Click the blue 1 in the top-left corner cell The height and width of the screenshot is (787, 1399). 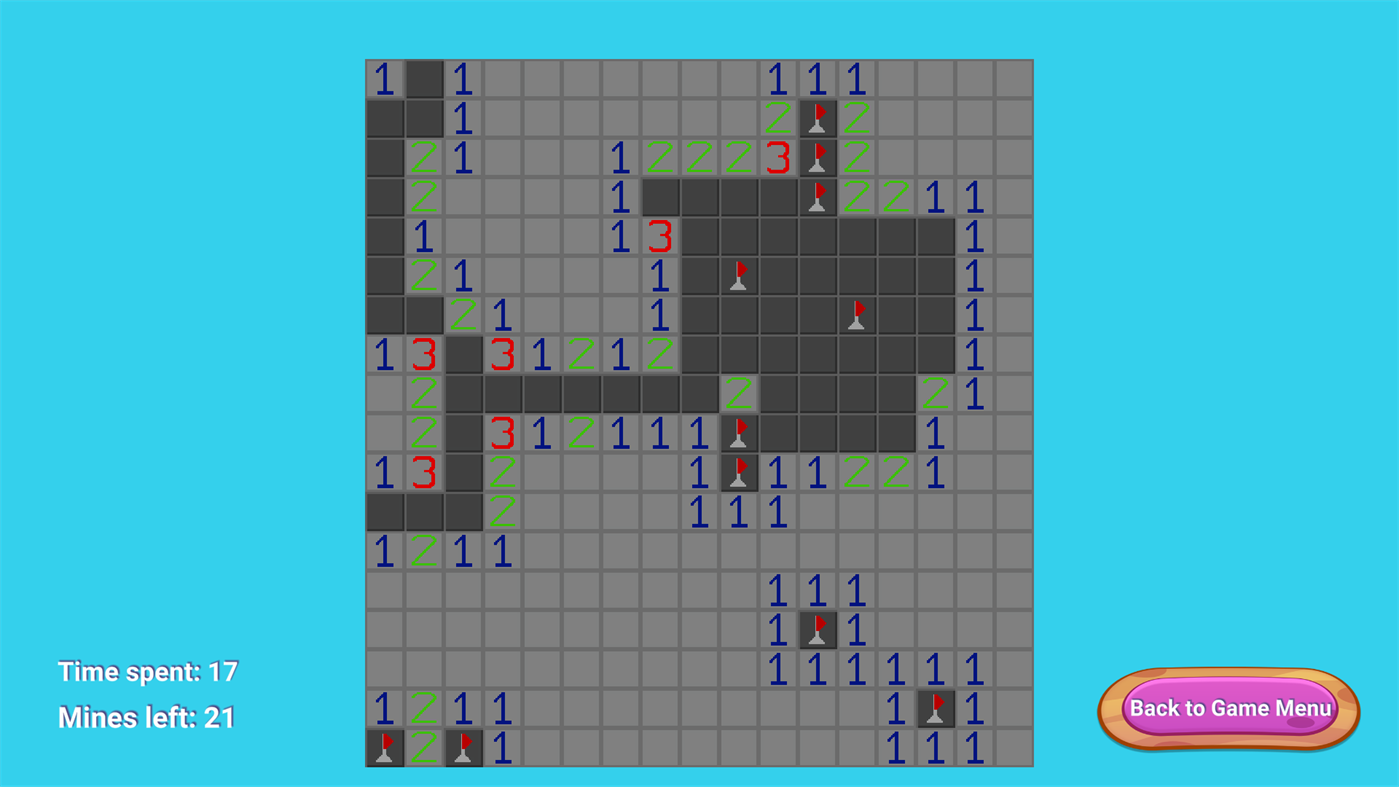(384, 79)
